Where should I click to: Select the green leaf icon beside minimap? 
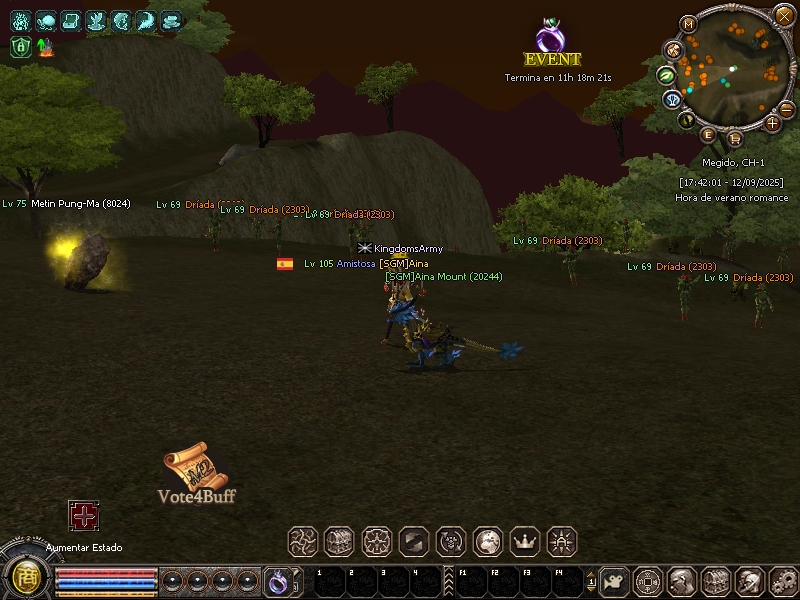[x=665, y=74]
